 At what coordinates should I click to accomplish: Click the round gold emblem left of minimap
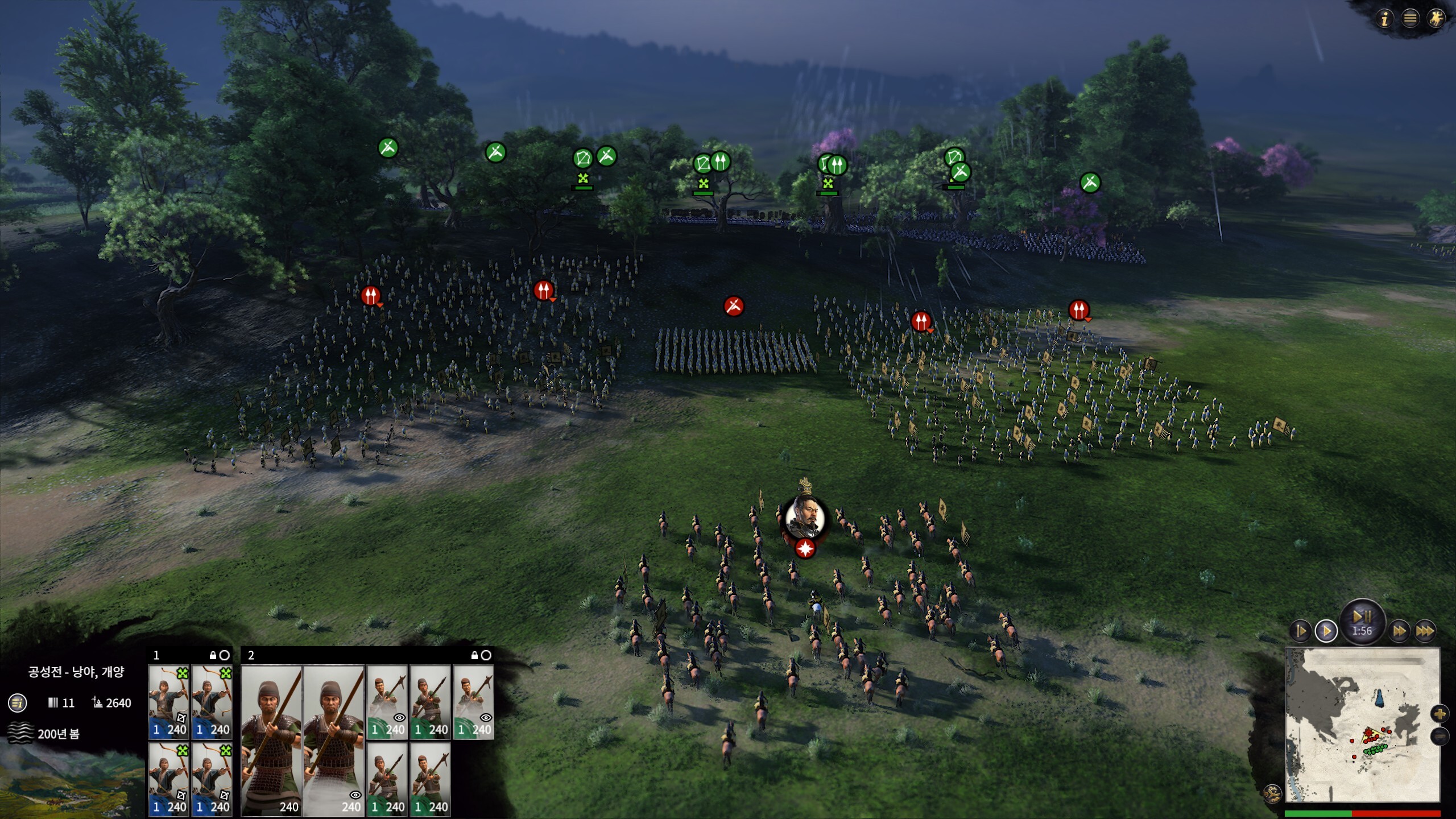1272,793
